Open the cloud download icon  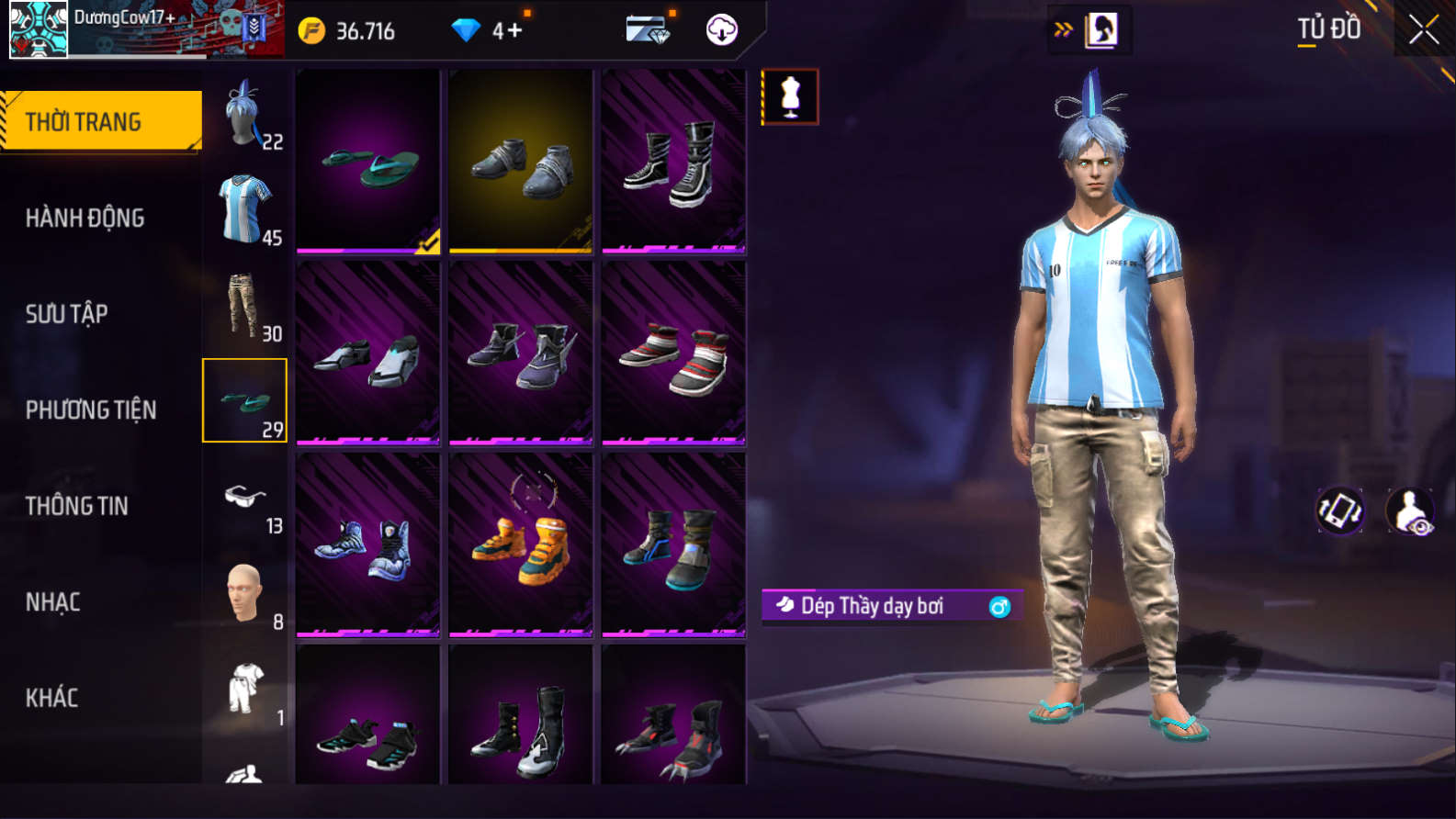click(x=722, y=30)
